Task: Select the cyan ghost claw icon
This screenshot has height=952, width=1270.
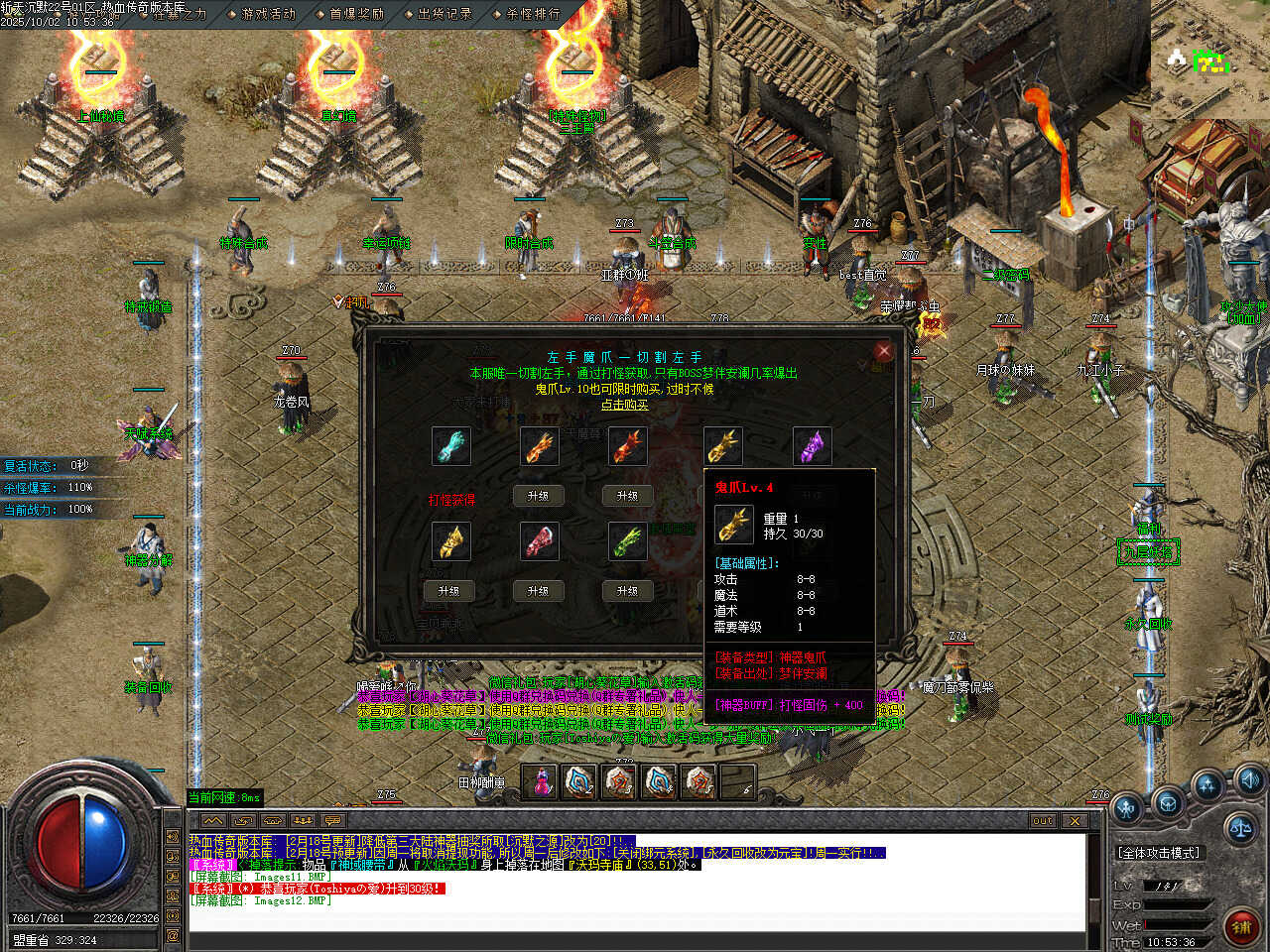Action: (451, 446)
